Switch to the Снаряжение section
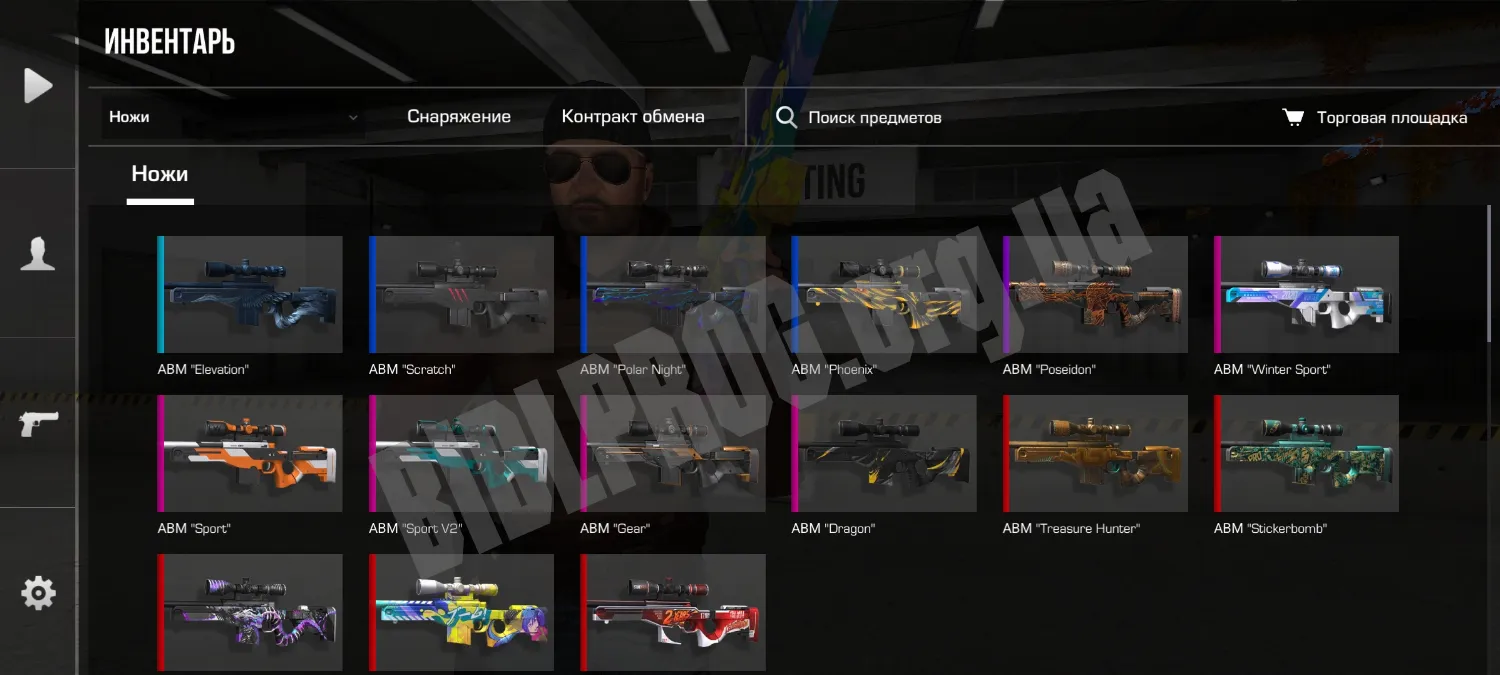Viewport: 1500px width, 675px height. point(459,117)
